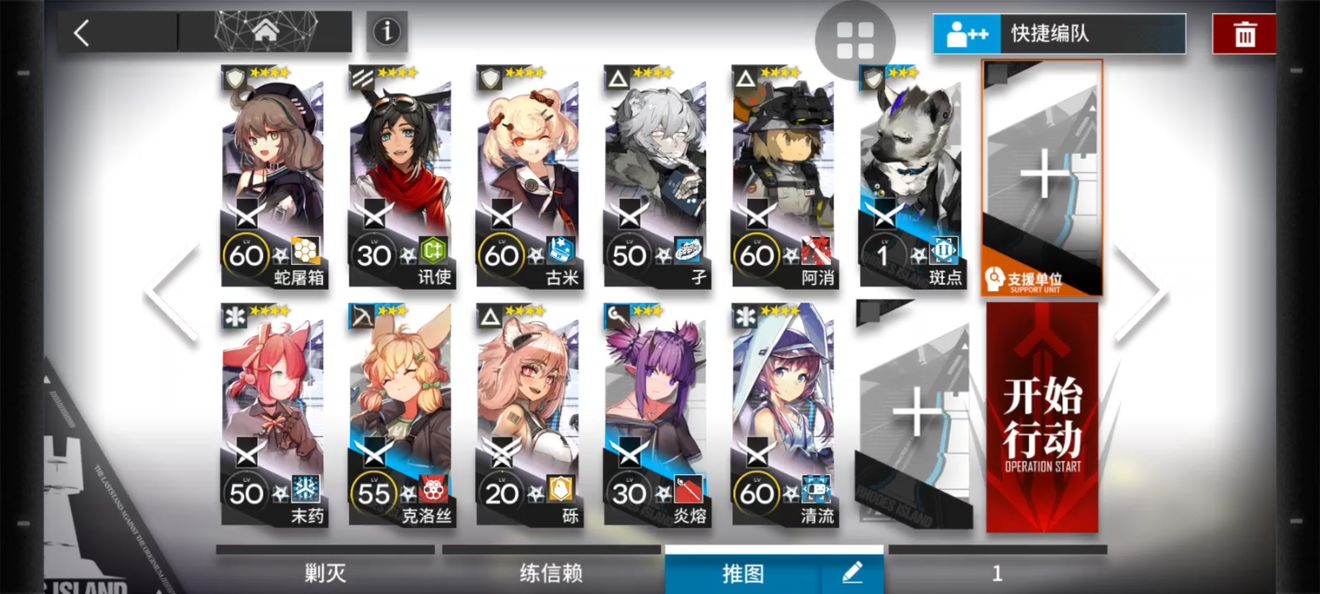Choose operator 克洛丝 card
The image size is (1320, 594).
(x=400, y=415)
